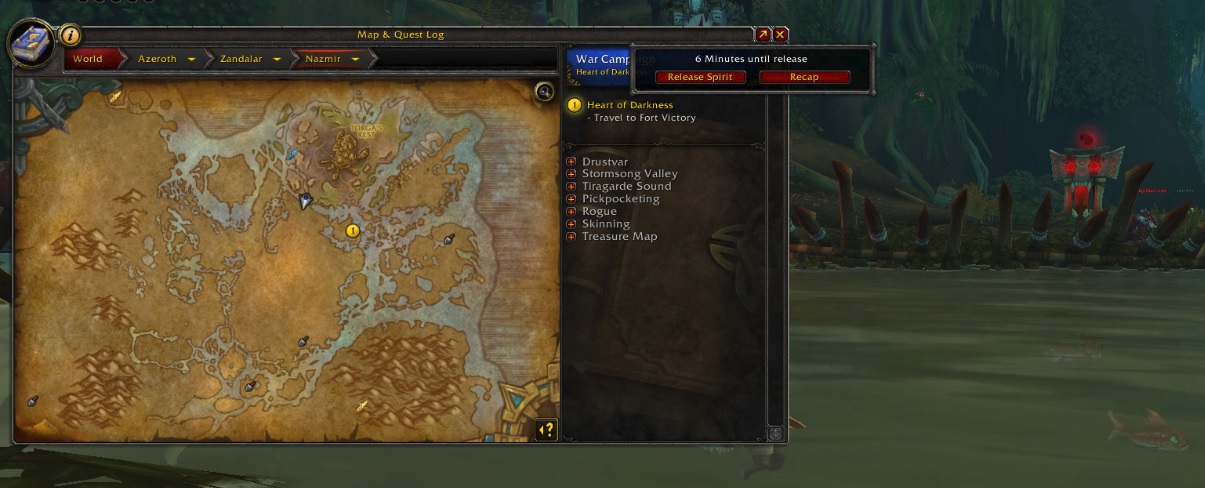Image resolution: width=1205 pixels, height=488 pixels.
Task: Expand the Pickpocketing quest category
Action: (x=571, y=199)
